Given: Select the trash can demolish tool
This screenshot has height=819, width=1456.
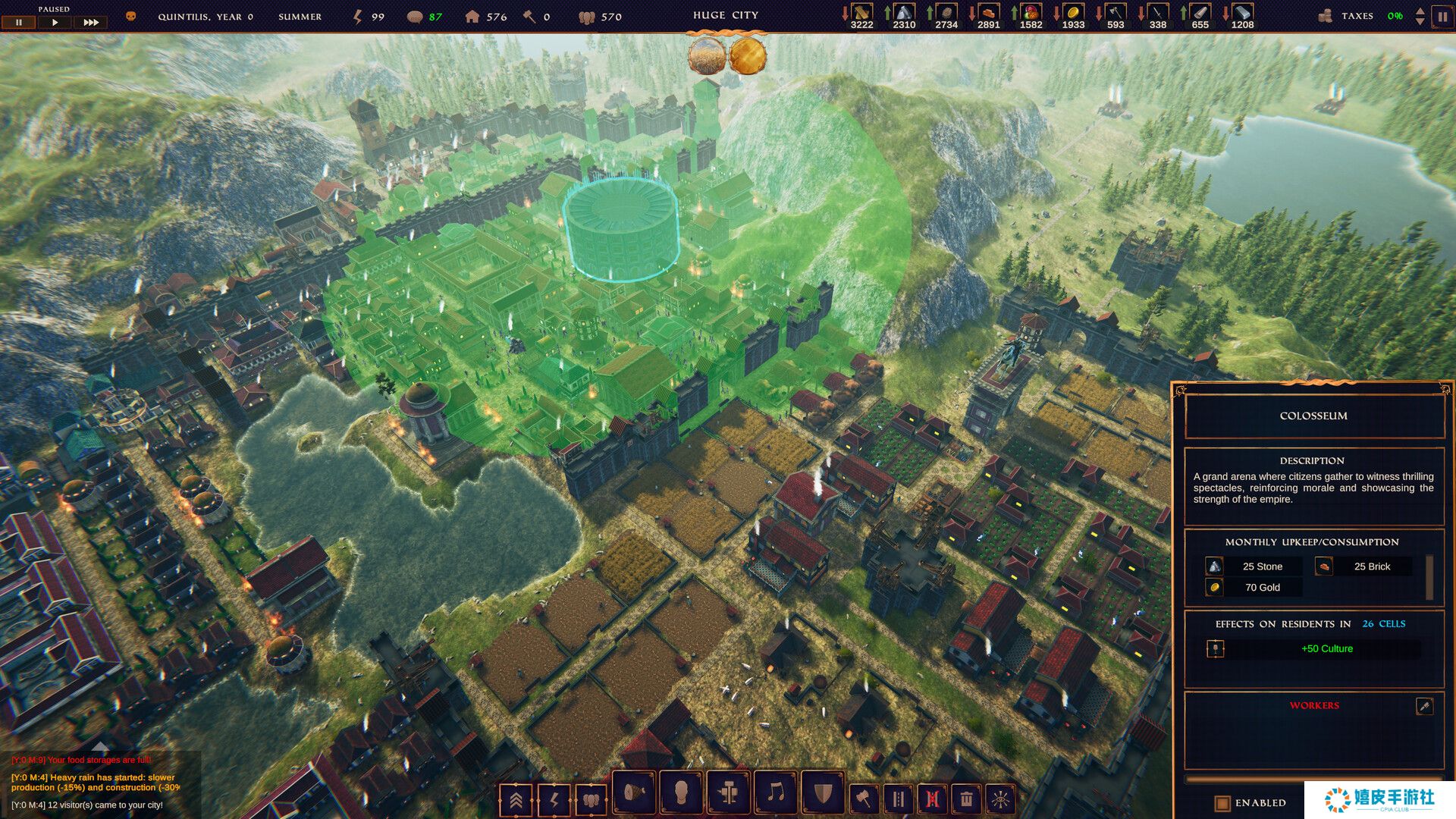Looking at the screenshot, I should click(966, 799).
